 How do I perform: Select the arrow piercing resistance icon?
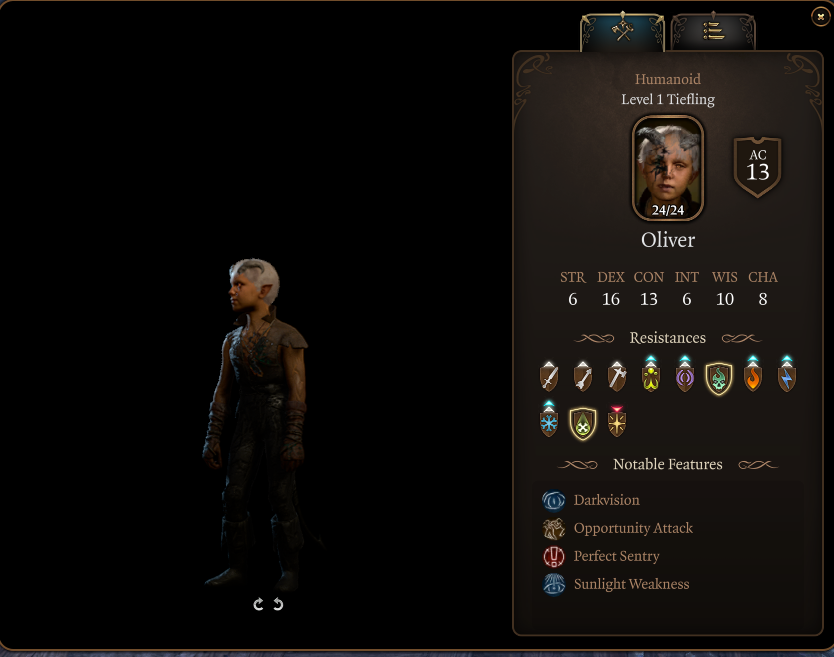pos(583,376)
